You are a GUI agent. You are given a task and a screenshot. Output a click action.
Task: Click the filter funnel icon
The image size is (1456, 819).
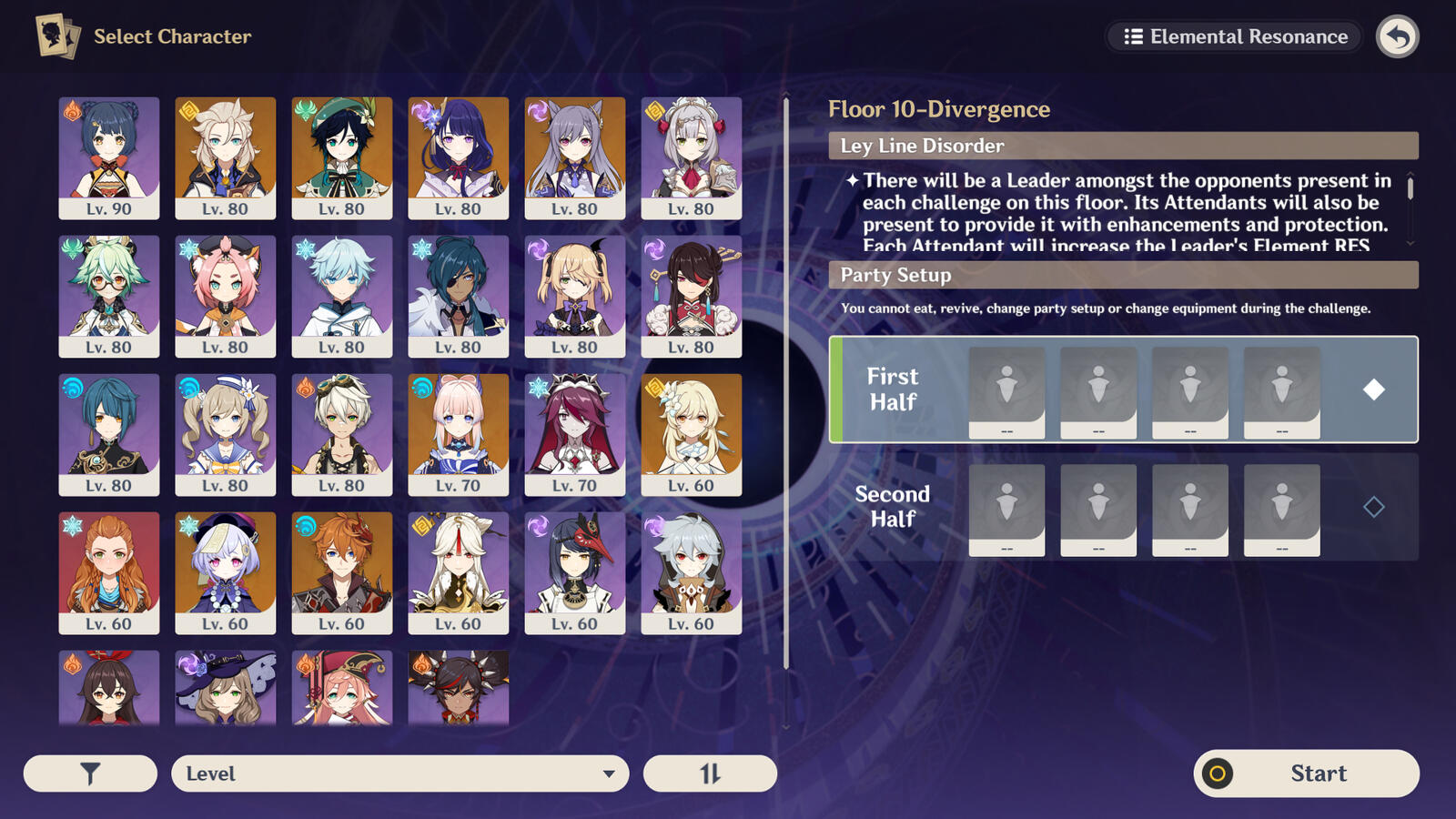[x=88, y=773]
